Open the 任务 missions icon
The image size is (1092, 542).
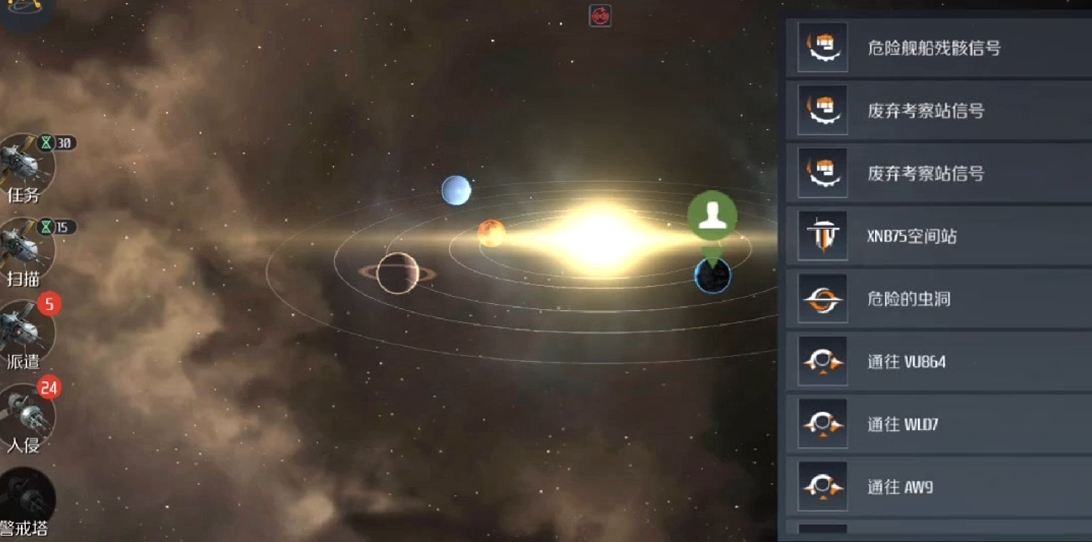(24, 167)
